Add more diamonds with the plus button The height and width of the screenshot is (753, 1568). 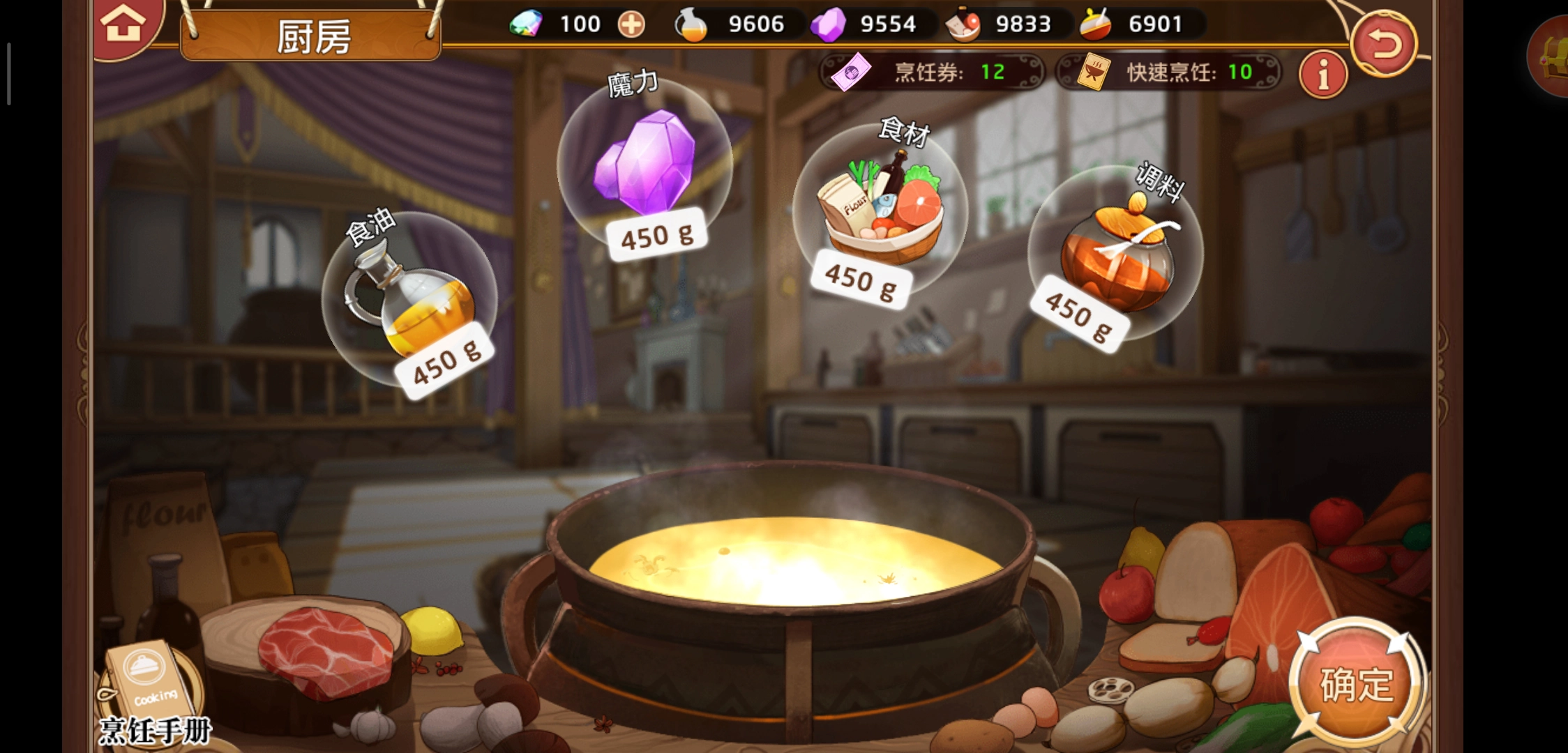click(631, 25)
